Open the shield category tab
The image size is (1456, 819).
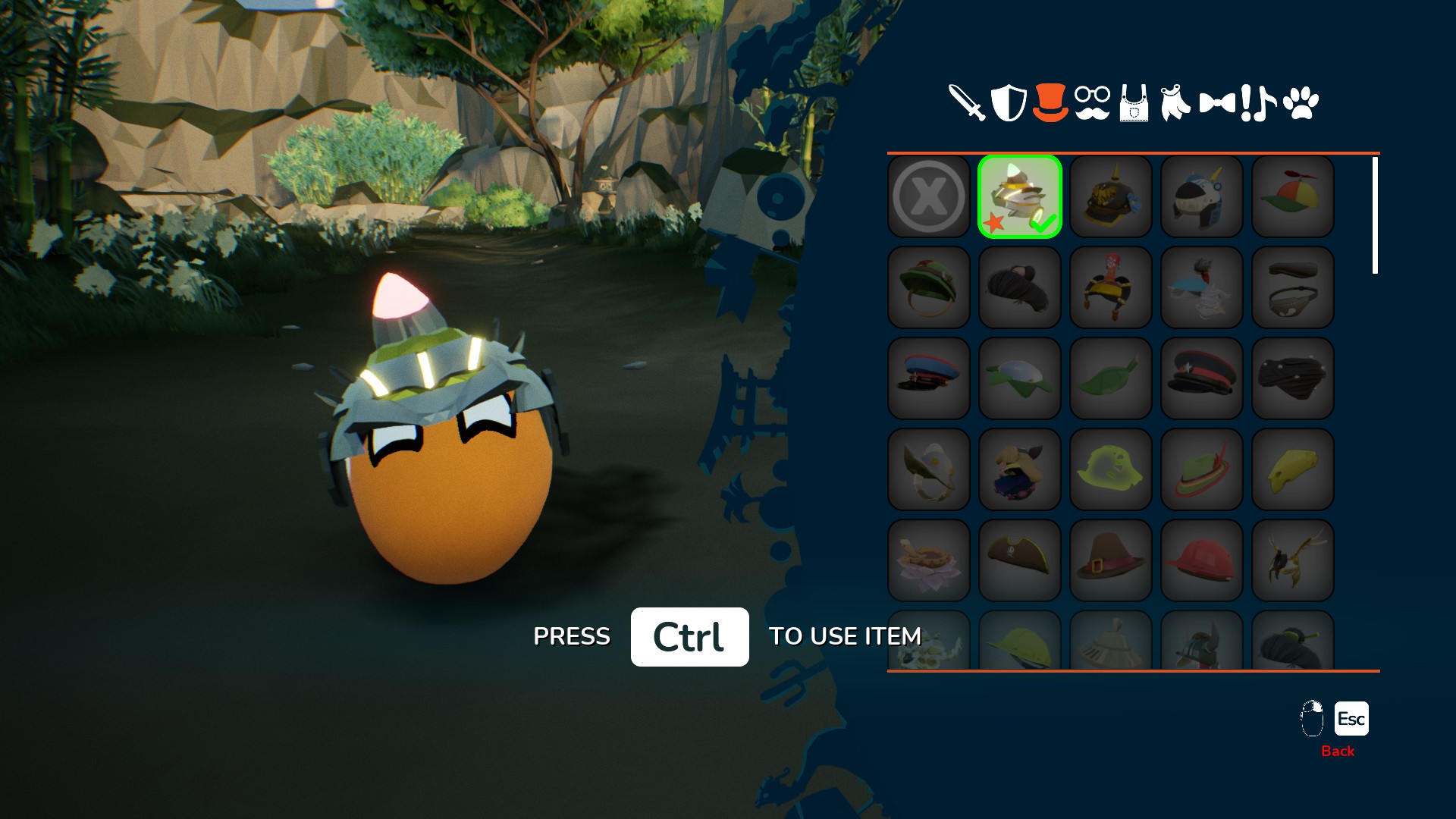click(x=1009, y=103)
